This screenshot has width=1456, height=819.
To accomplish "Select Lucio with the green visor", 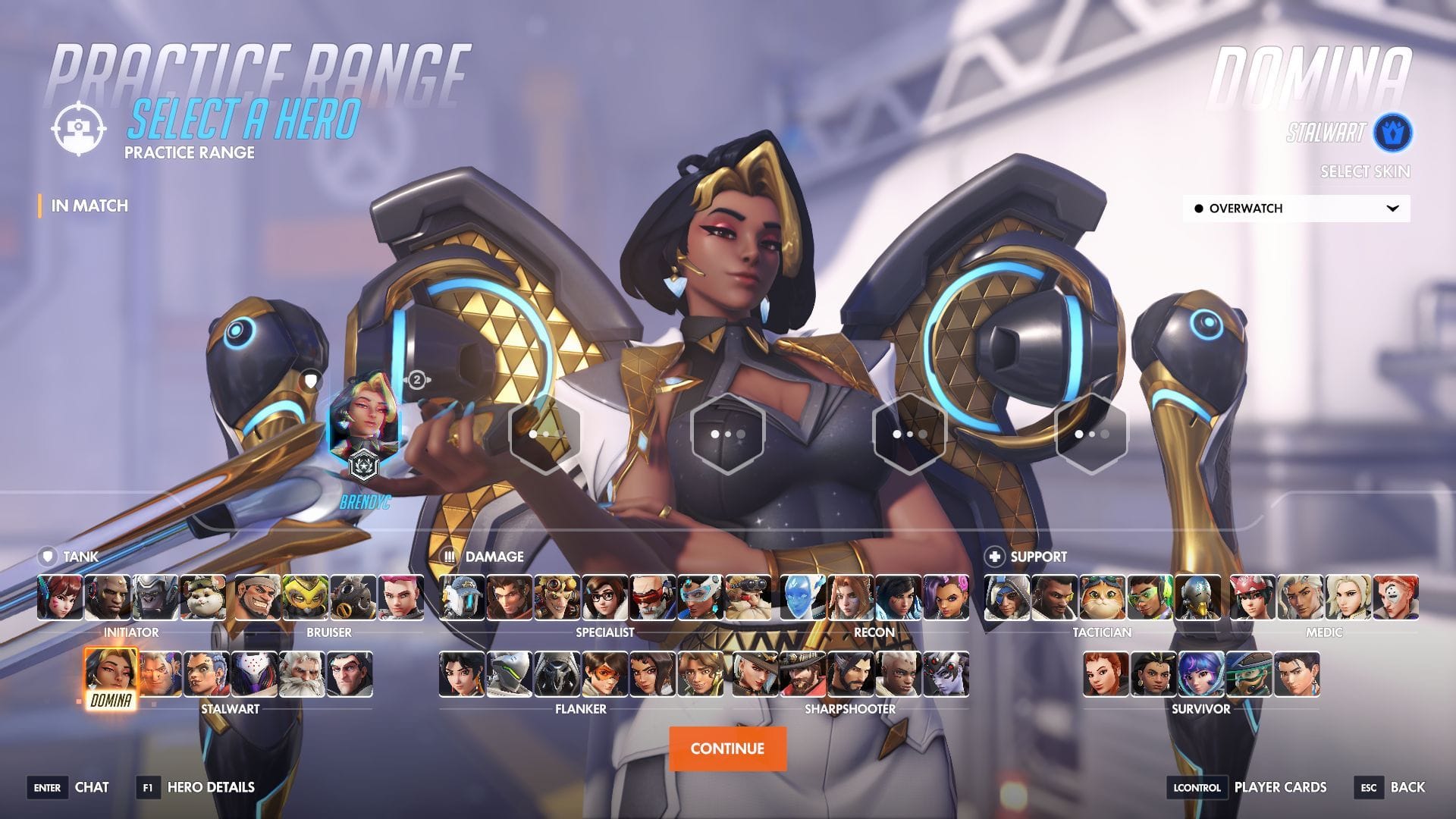I will tap(1150, 598).
